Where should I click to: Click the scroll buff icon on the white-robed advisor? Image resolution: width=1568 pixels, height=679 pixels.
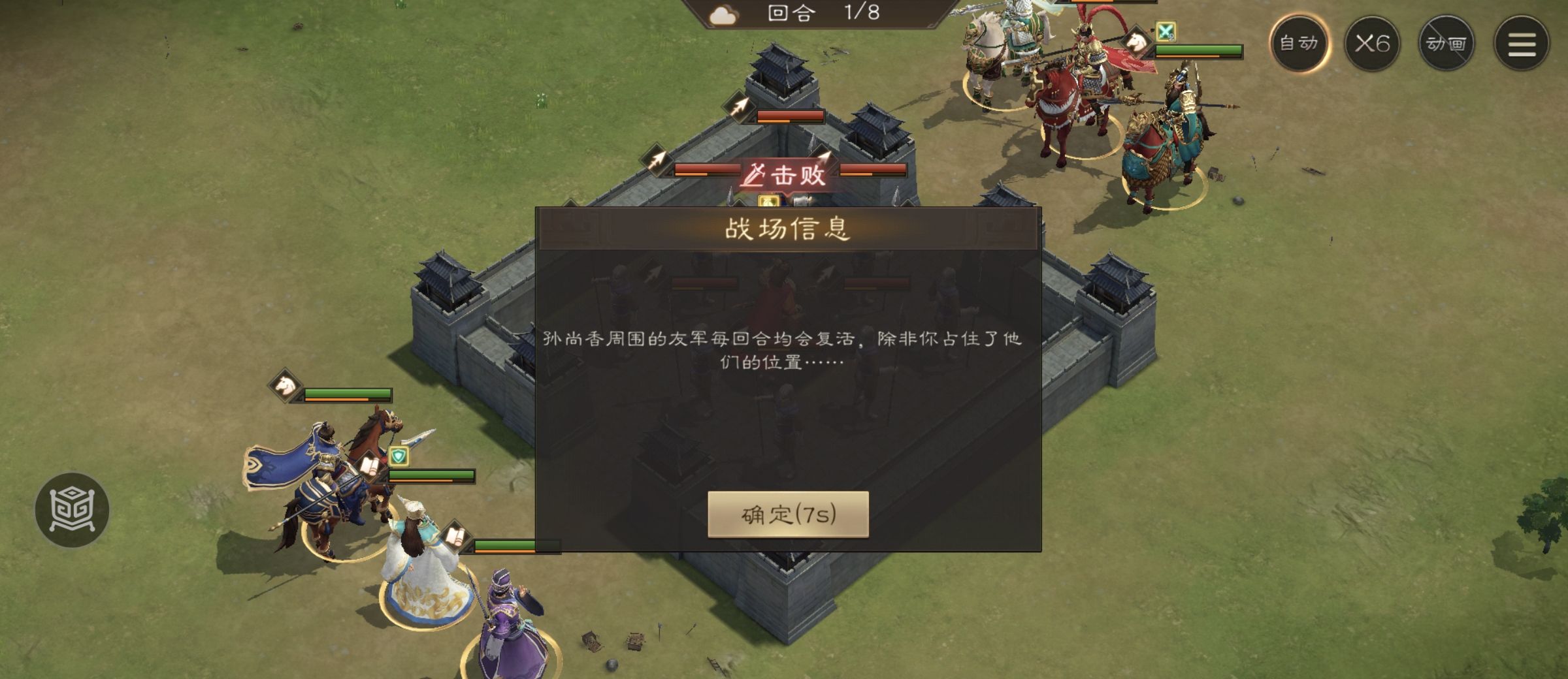click(457, 535)
